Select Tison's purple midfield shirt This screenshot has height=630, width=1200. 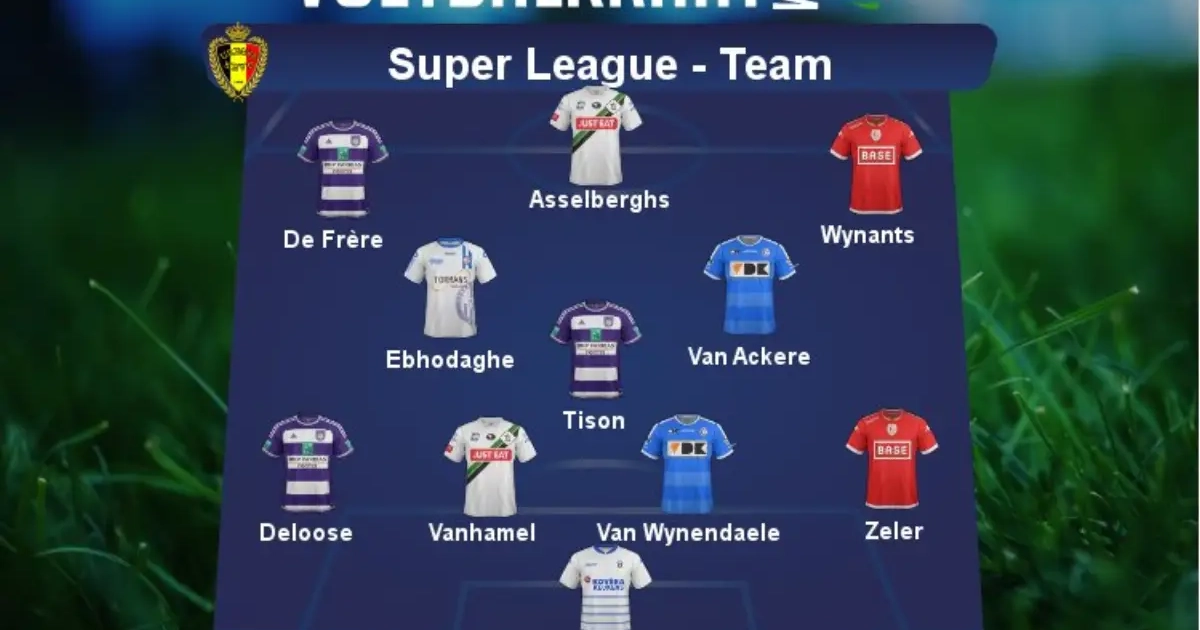coord(596,349)
